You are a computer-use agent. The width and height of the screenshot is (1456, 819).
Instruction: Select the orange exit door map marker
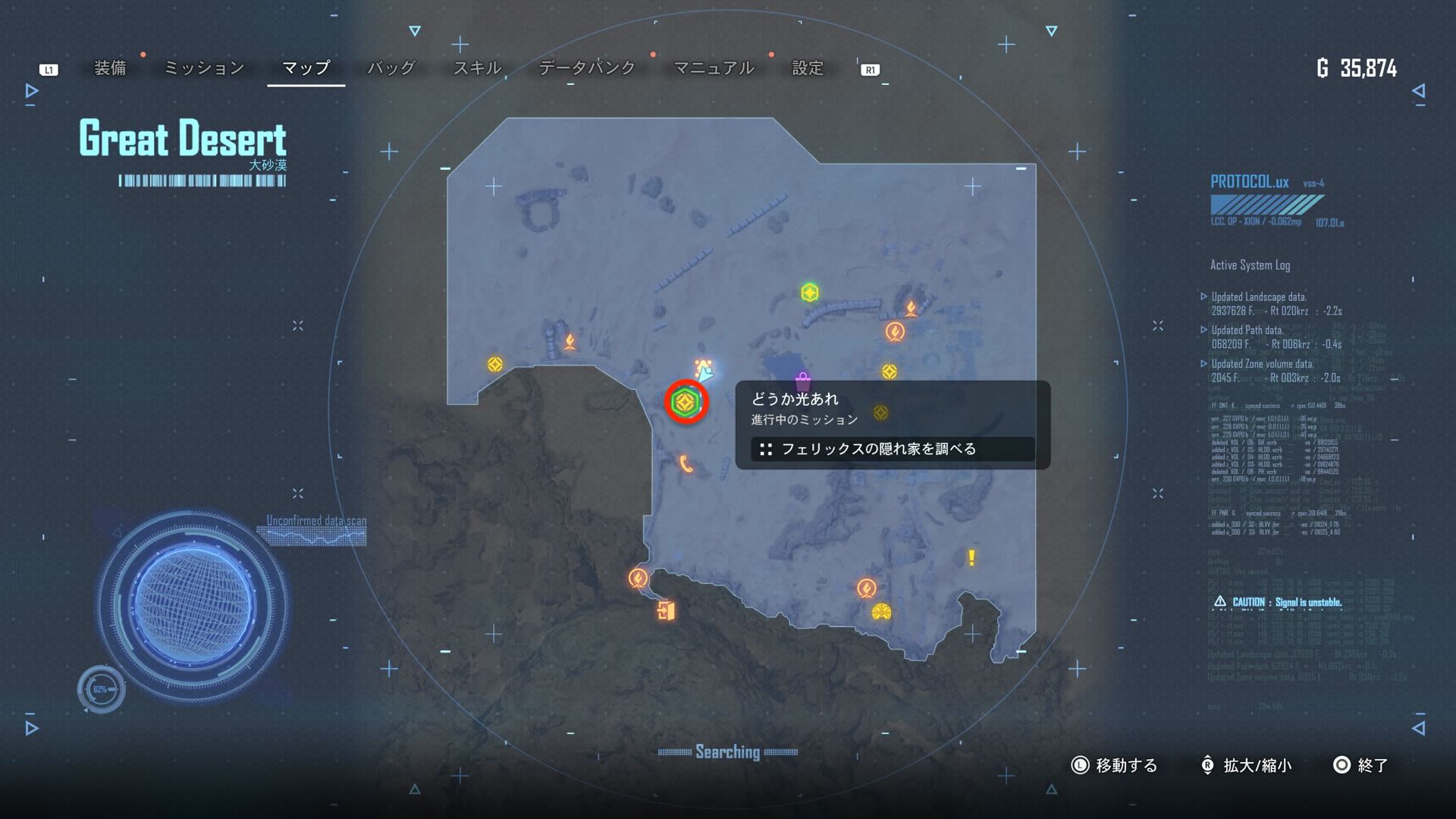(x=666, y=610)
